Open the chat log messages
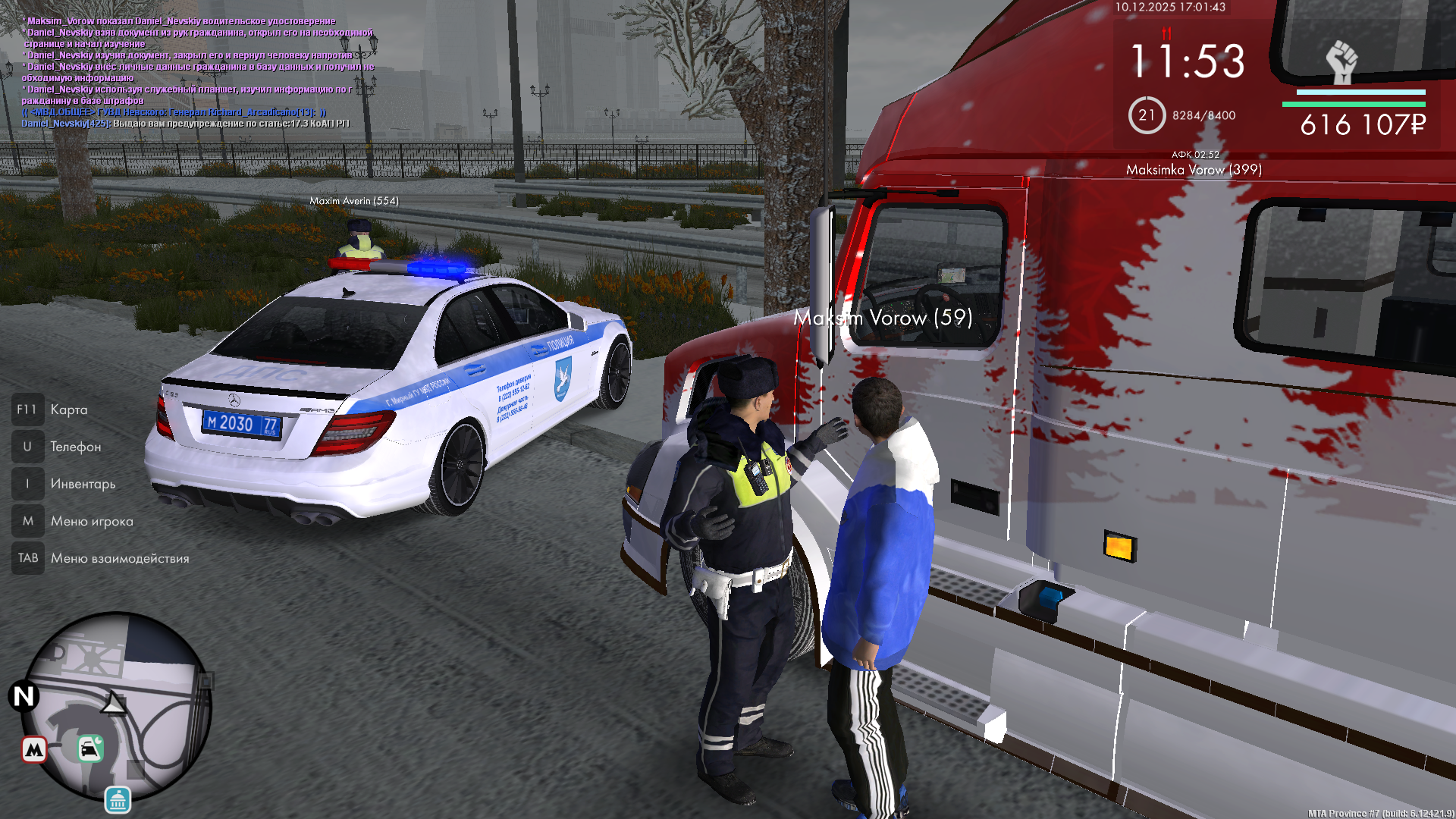Screen dimensions: 1456x819 [x=197, y=72]
